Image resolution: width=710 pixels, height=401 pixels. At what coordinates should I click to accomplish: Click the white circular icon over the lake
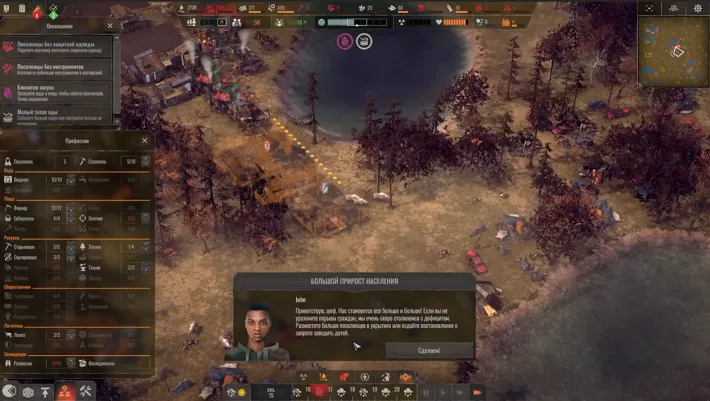click(x=364, y=41)
